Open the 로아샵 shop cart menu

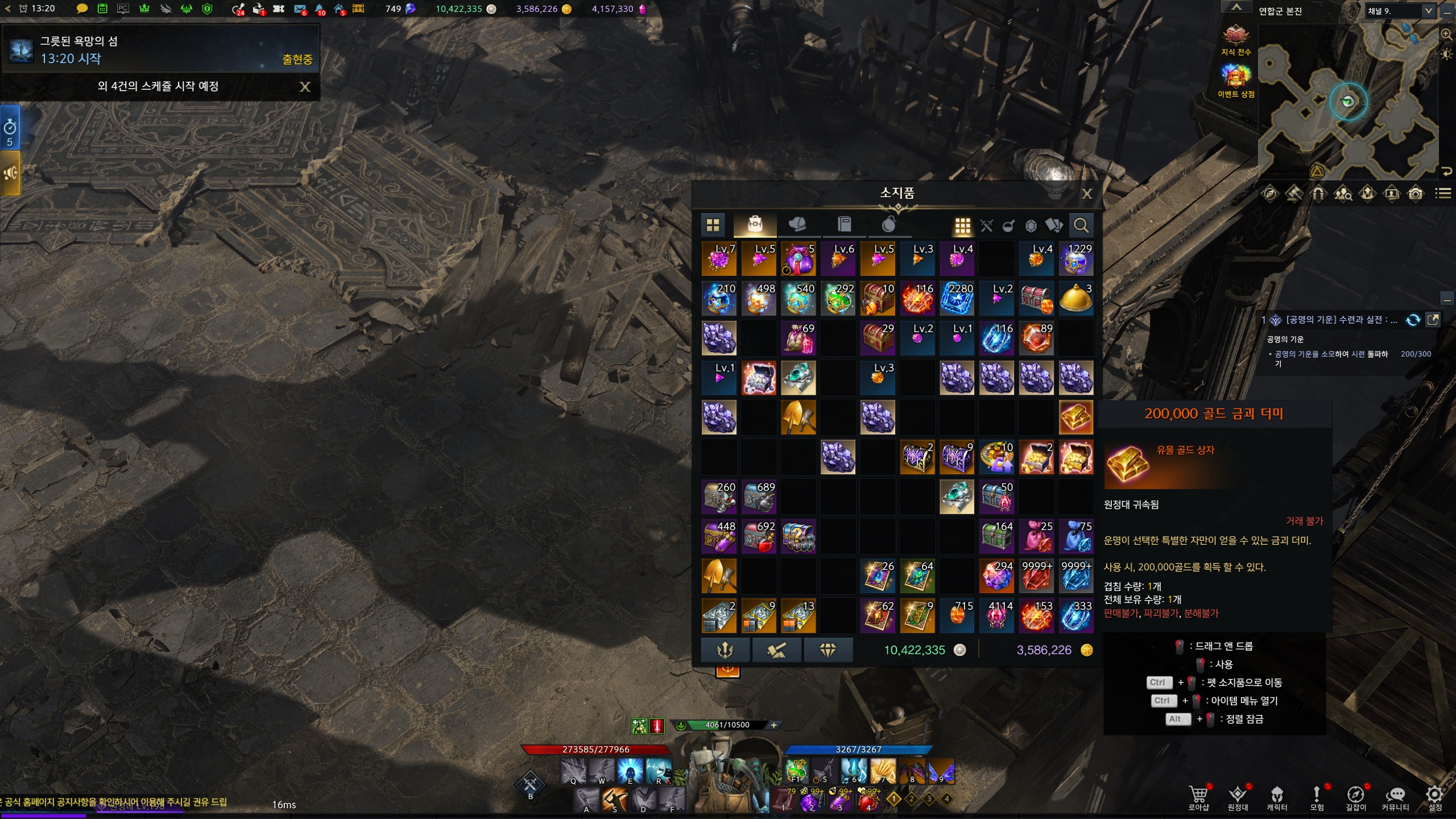click(1198, 796)
